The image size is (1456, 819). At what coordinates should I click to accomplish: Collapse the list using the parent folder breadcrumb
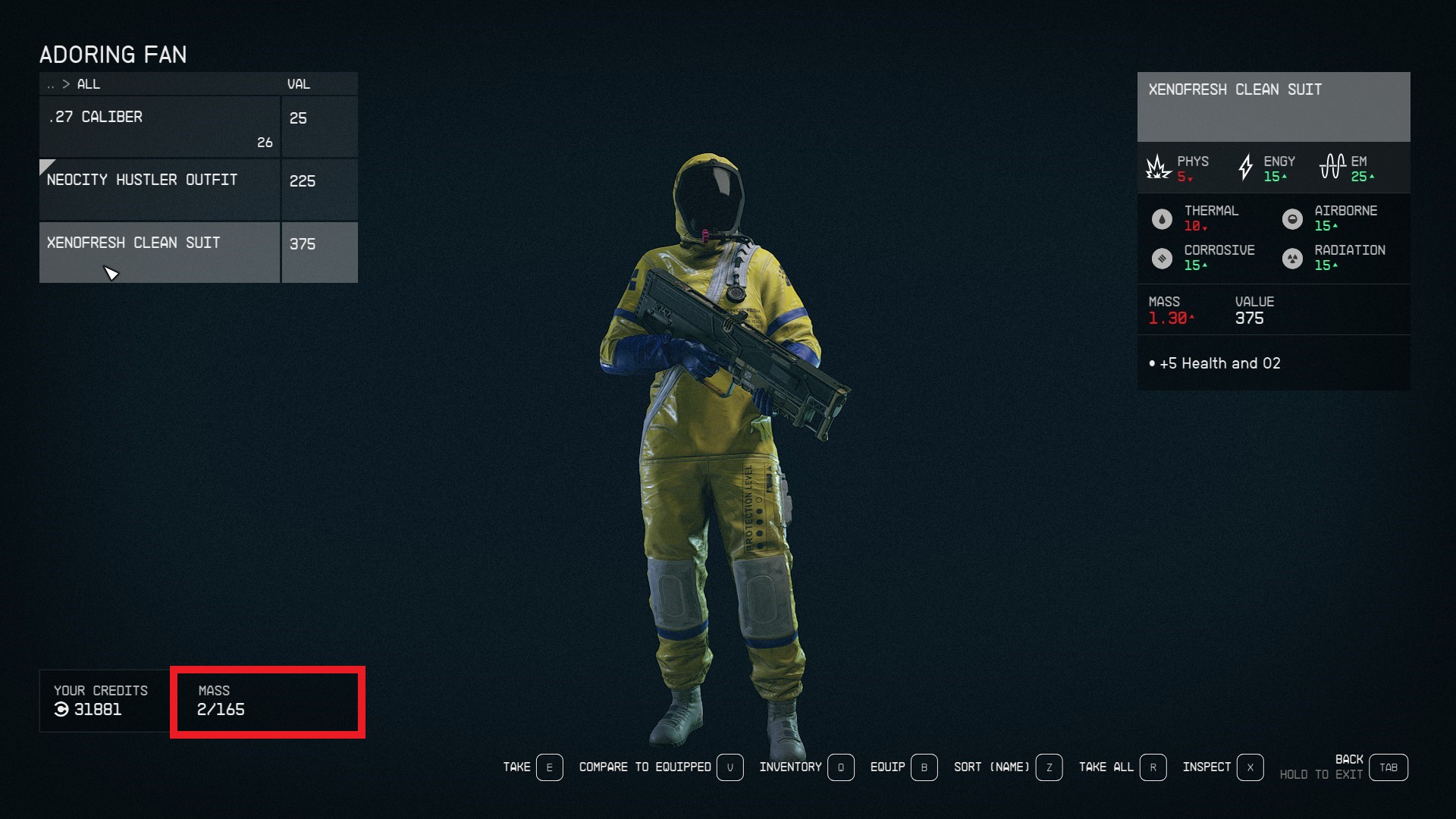pos(51,84)
